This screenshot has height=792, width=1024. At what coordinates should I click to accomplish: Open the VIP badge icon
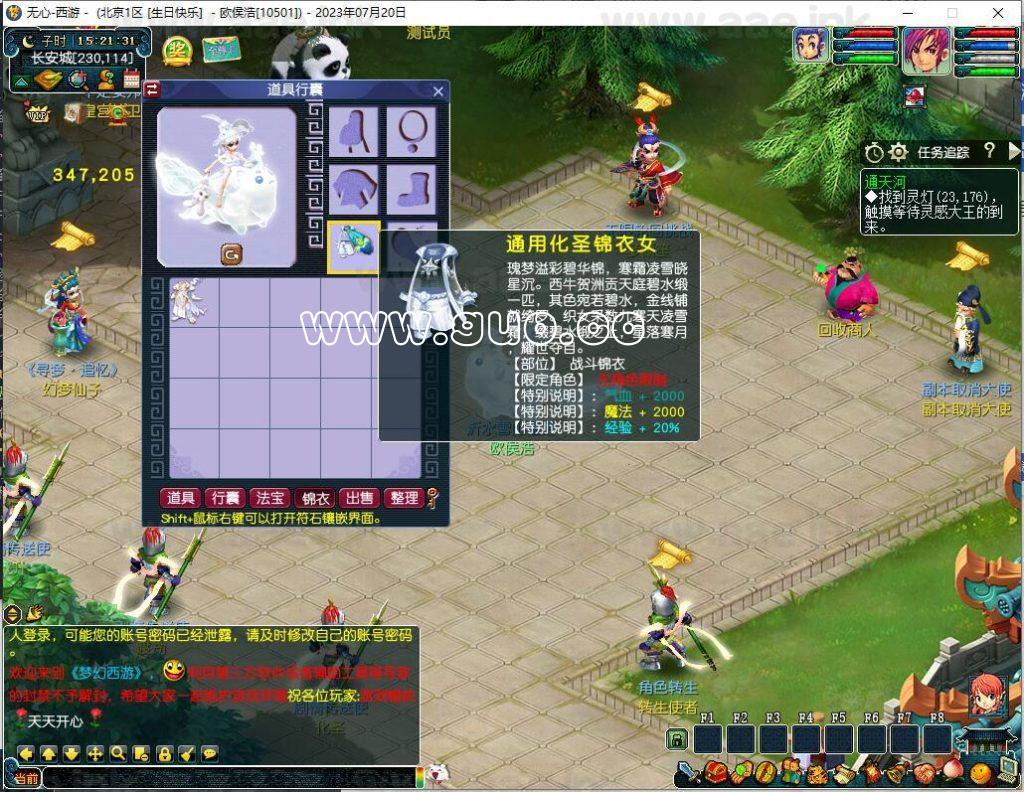coord(38,114)
